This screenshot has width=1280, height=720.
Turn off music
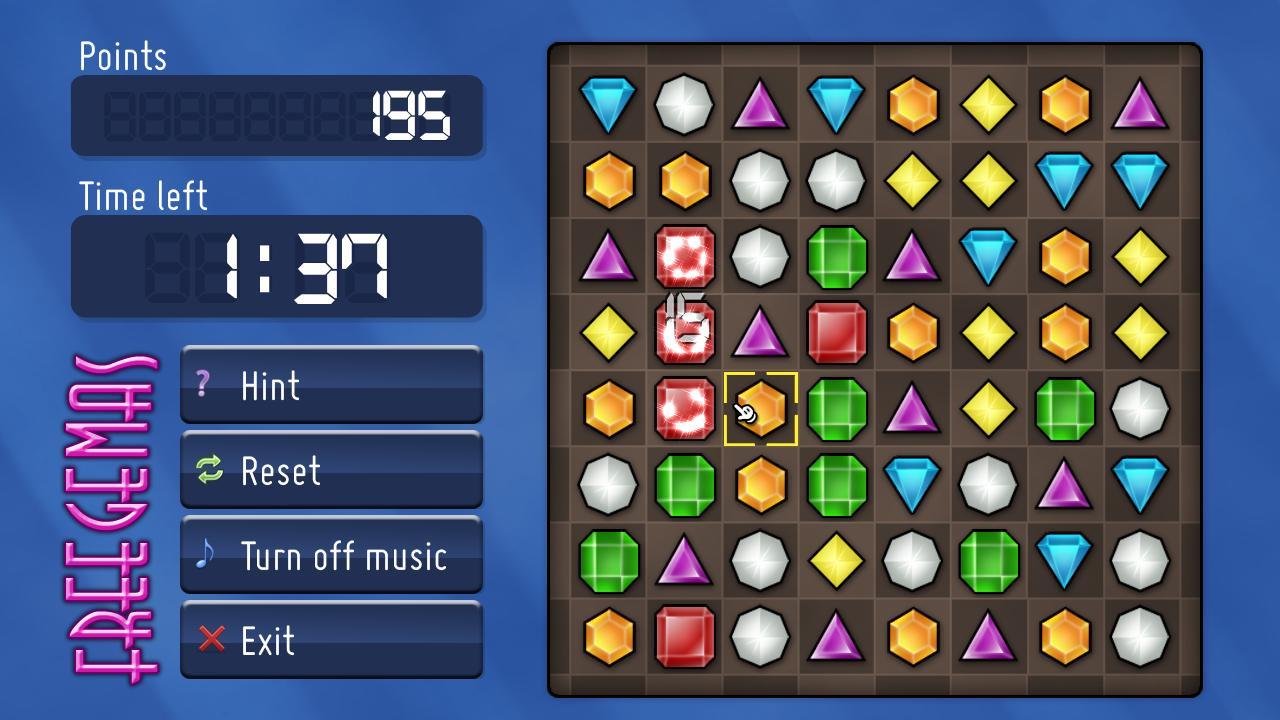pos(331,555)
